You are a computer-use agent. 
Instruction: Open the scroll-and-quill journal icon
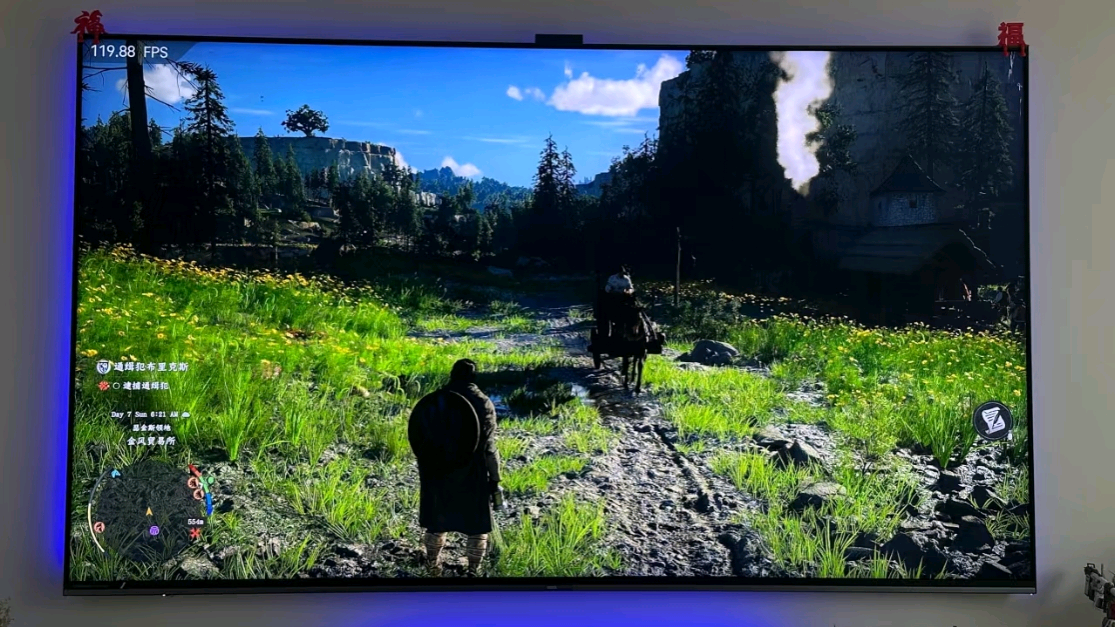click(x=992, y=420)
